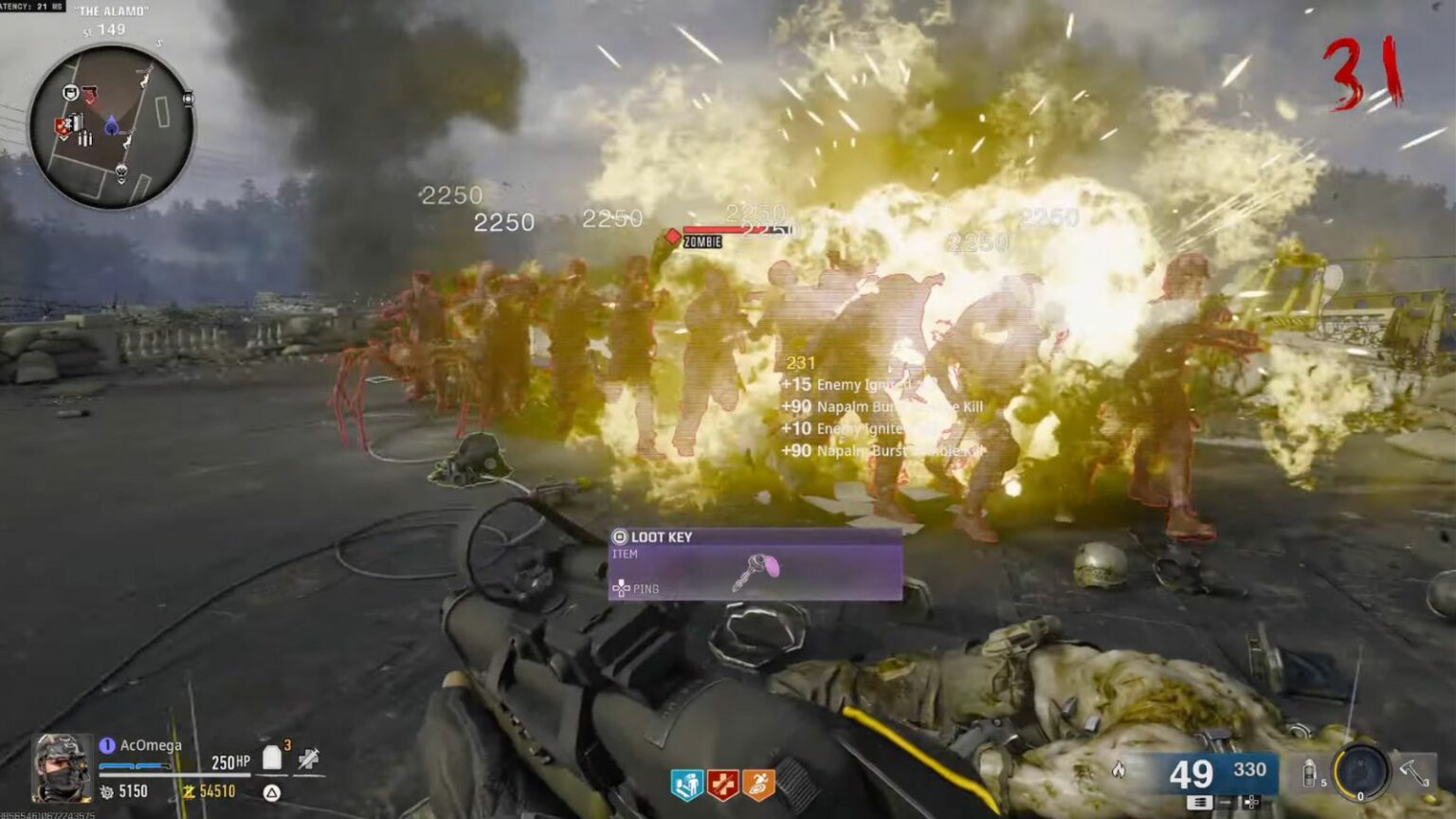
Task: Select the red healing perk icon
Action: pyautogui.click(x=723, y=784)
